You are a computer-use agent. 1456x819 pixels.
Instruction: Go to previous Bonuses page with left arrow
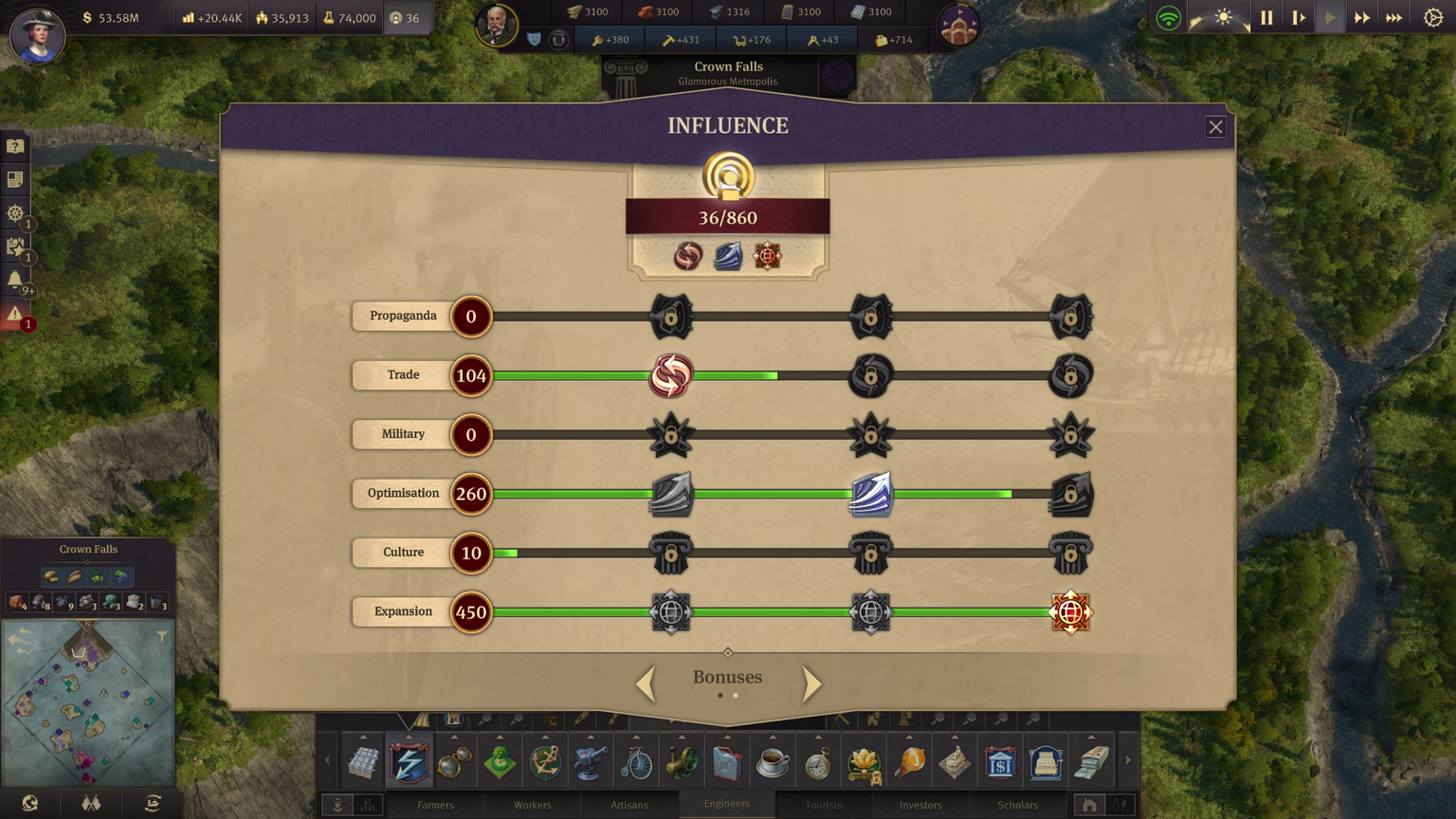click(x=646, y=683)
